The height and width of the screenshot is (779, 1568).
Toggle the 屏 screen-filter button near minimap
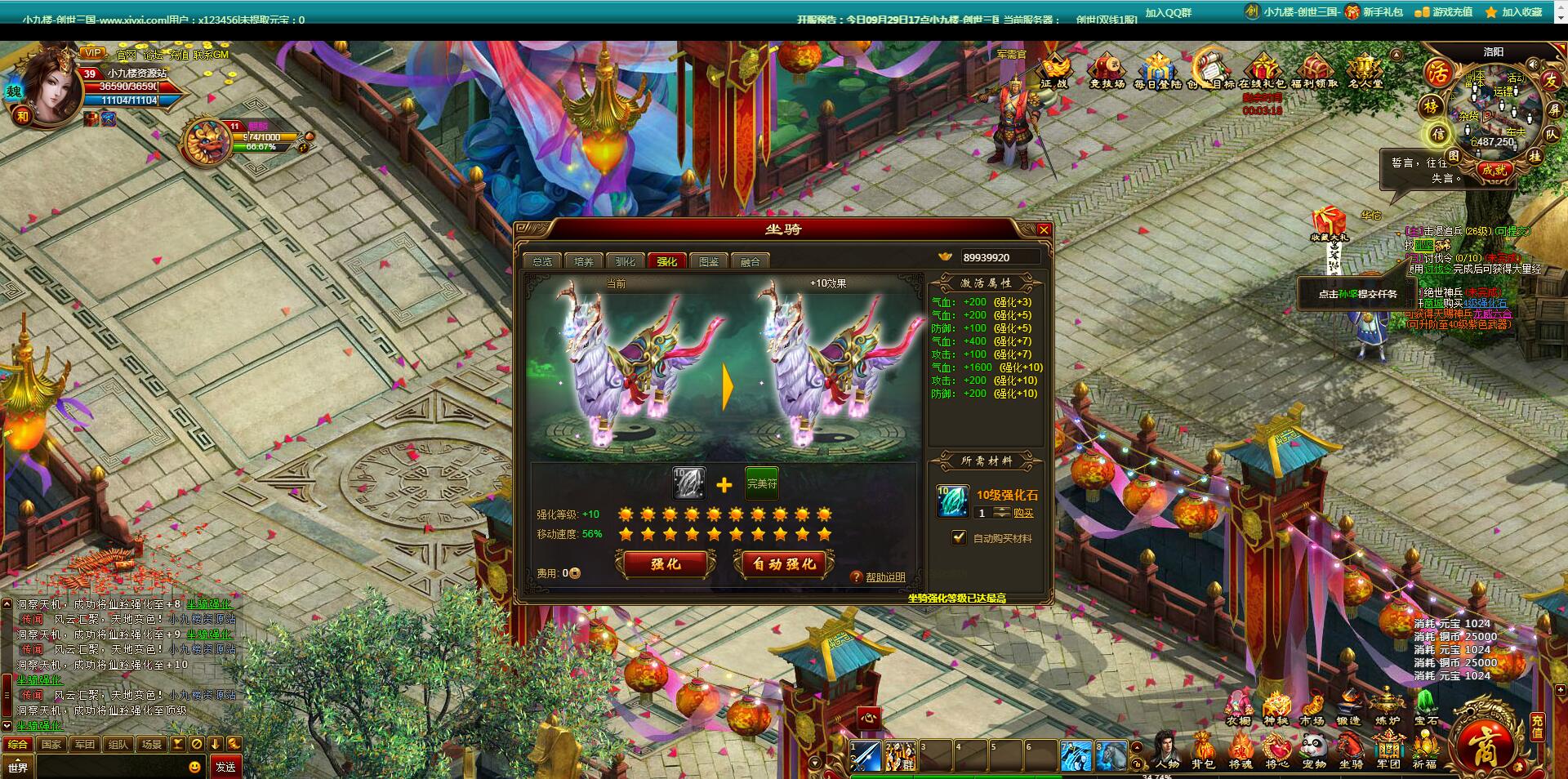[1556, 110]
